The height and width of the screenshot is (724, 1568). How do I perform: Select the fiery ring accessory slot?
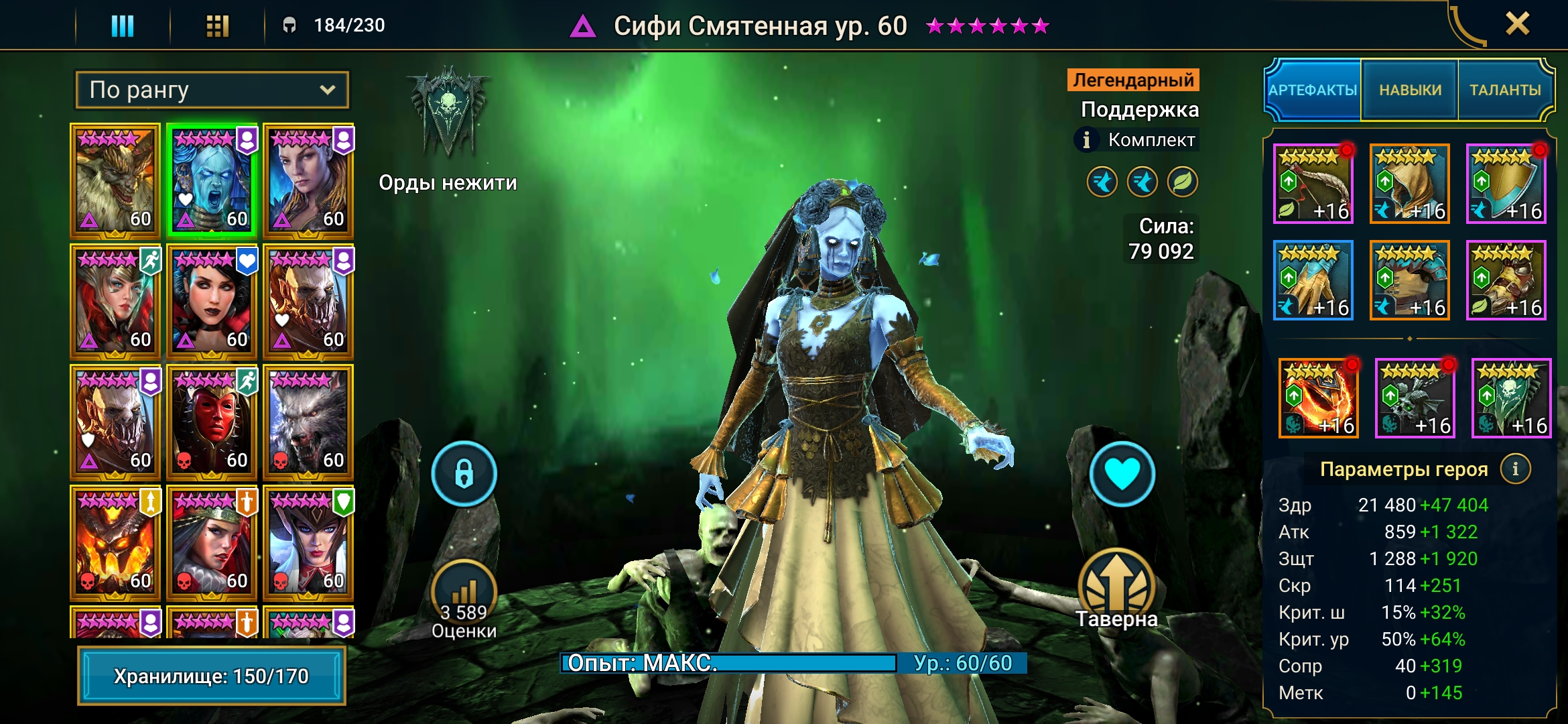(x=1318, y=398)
